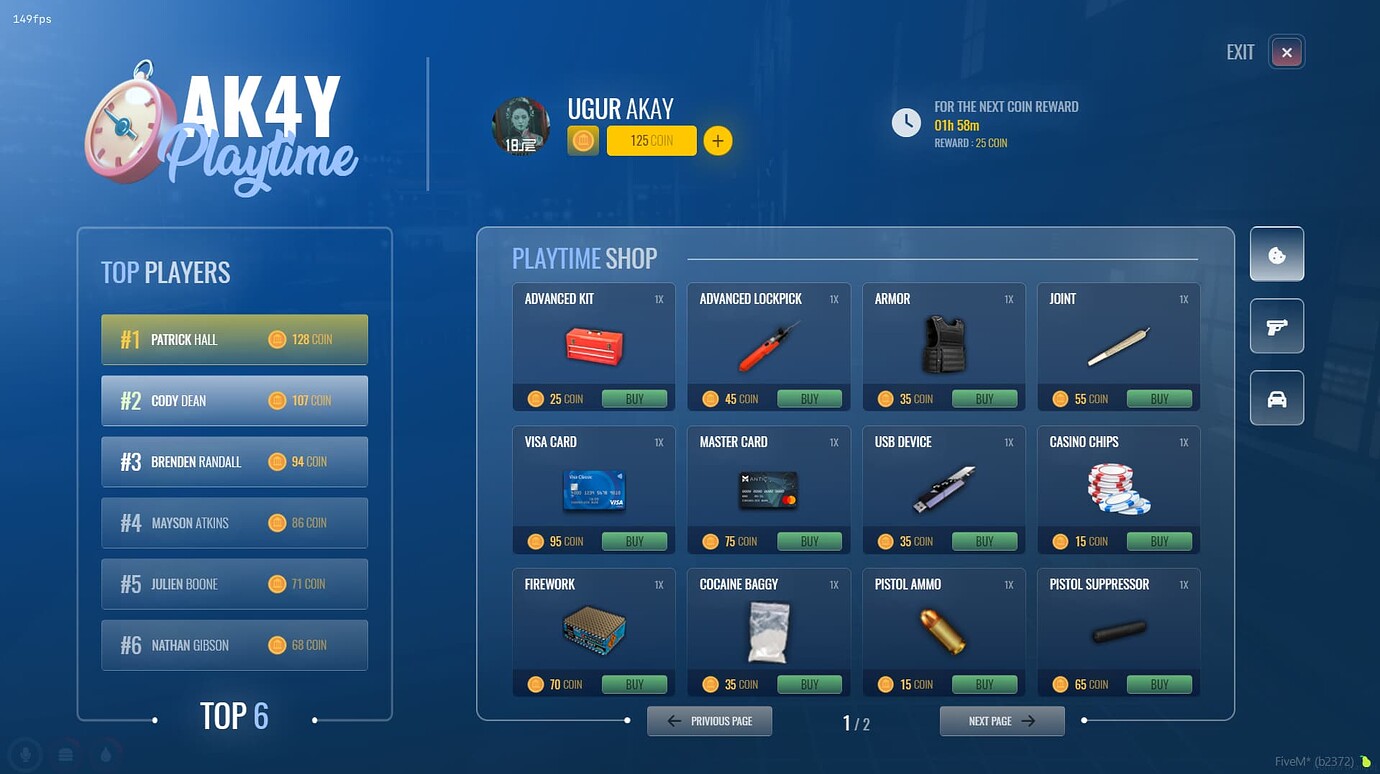Buy the Advanced Kit
The width and height of the screenshot is (1380, 774).
click(x=635, y=398)
